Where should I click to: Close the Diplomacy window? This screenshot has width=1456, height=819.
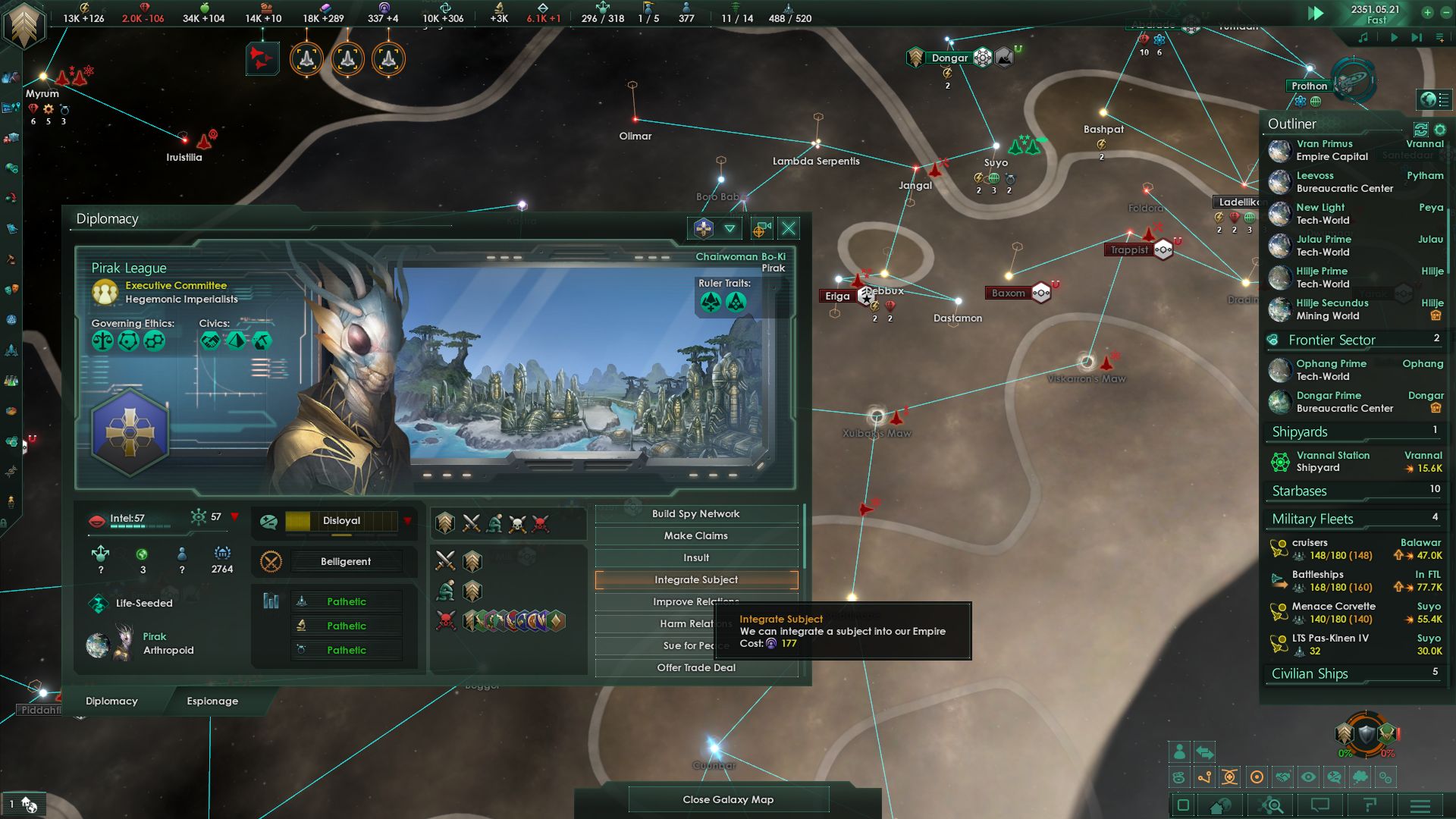coord(789,228)
